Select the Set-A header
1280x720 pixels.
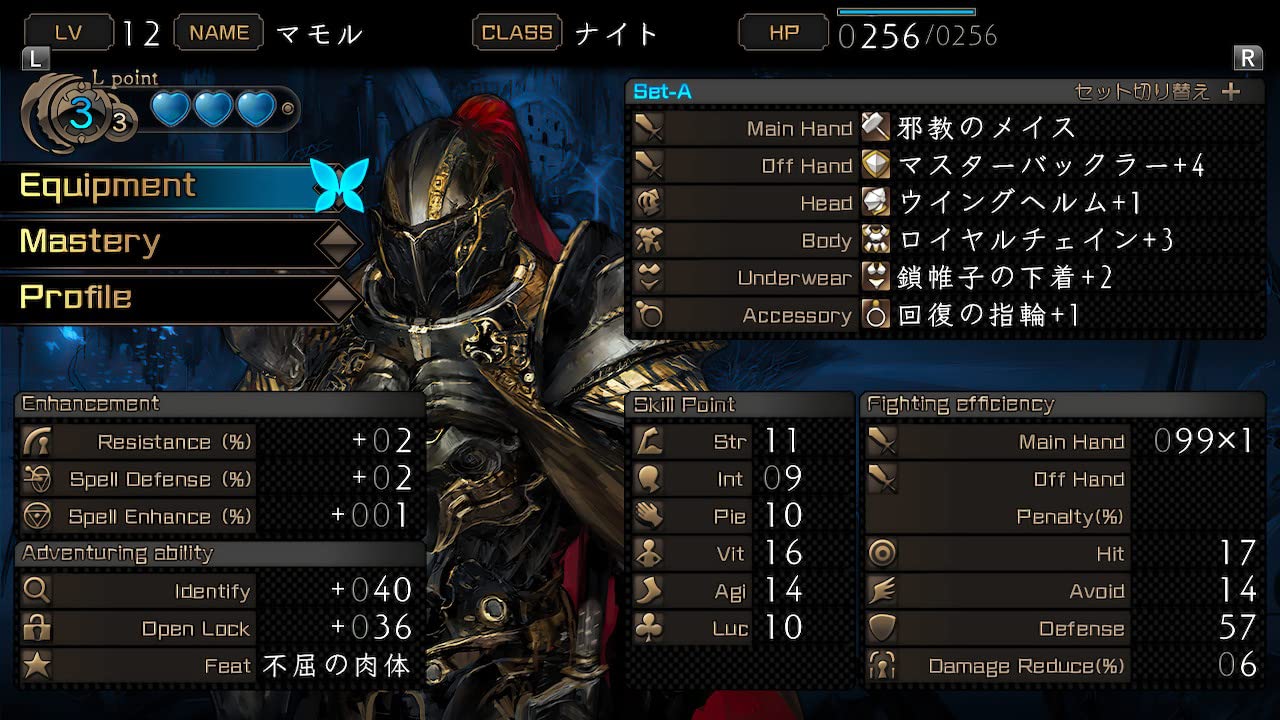663,92
